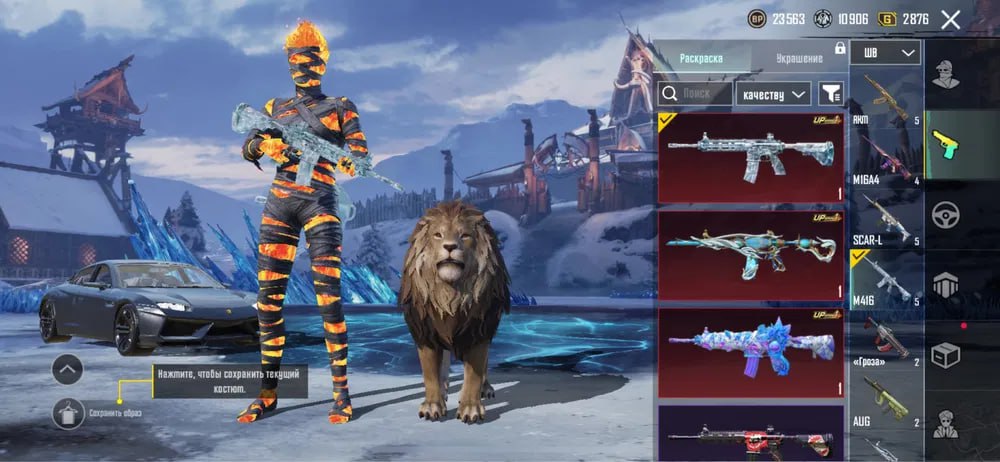Select the equipped icy M416 skin
Screen dimensions: 1000x462
pyautogui.click(x=750, y=158)
